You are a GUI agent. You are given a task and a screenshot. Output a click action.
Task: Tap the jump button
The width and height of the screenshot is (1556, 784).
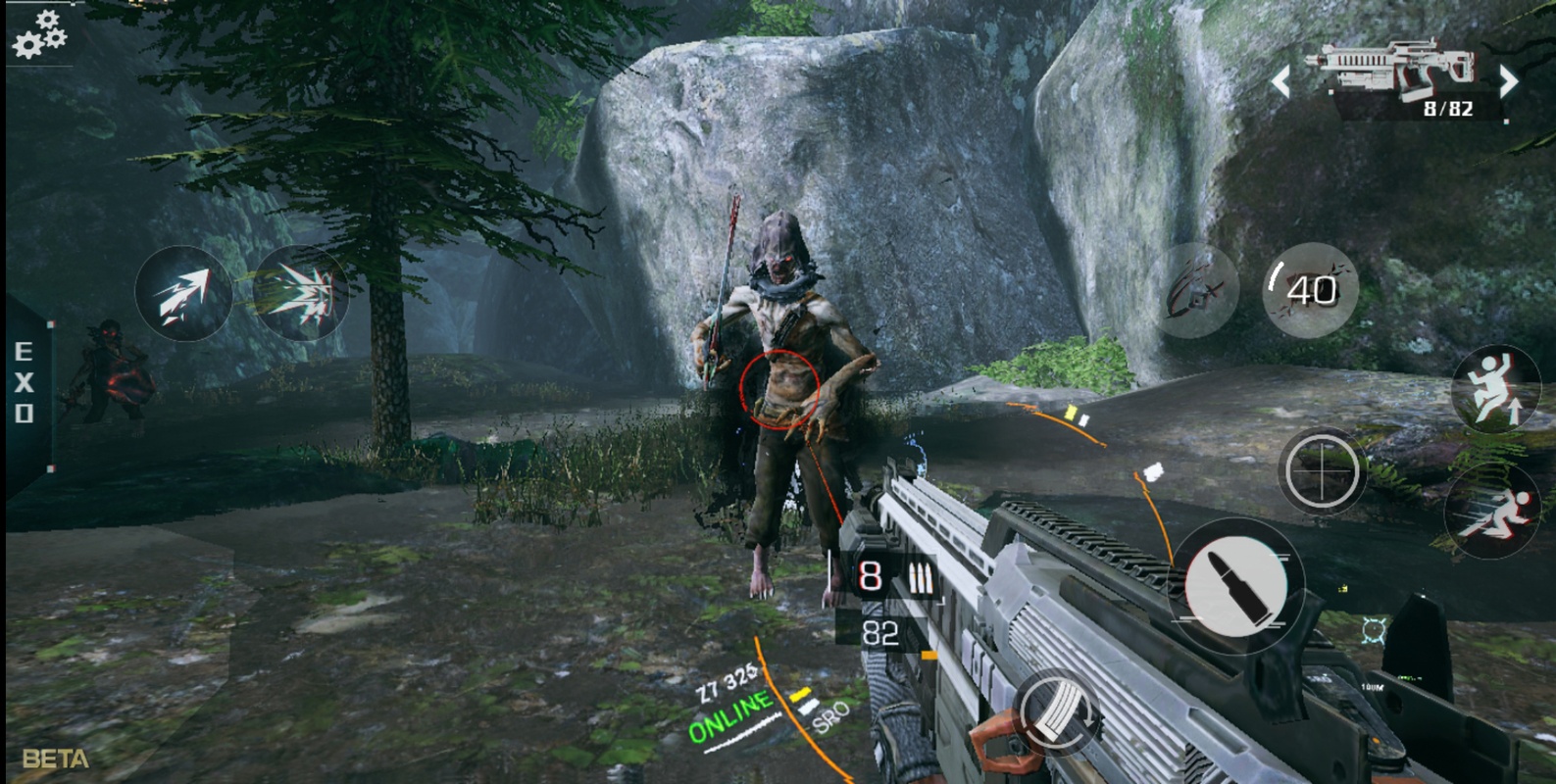(1495, 390)
